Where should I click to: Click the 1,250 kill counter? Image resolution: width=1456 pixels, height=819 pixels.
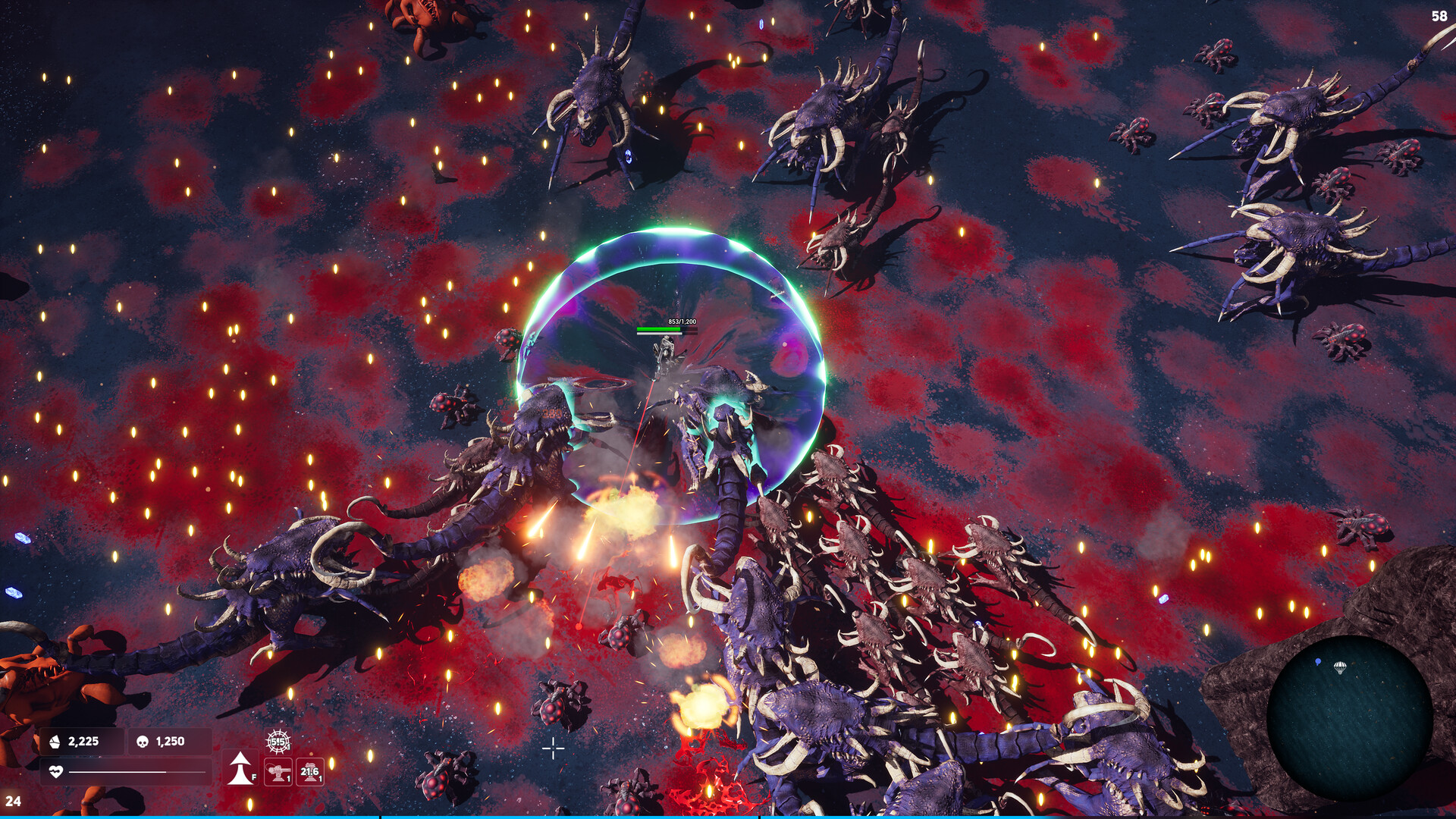tap(170, 741)
